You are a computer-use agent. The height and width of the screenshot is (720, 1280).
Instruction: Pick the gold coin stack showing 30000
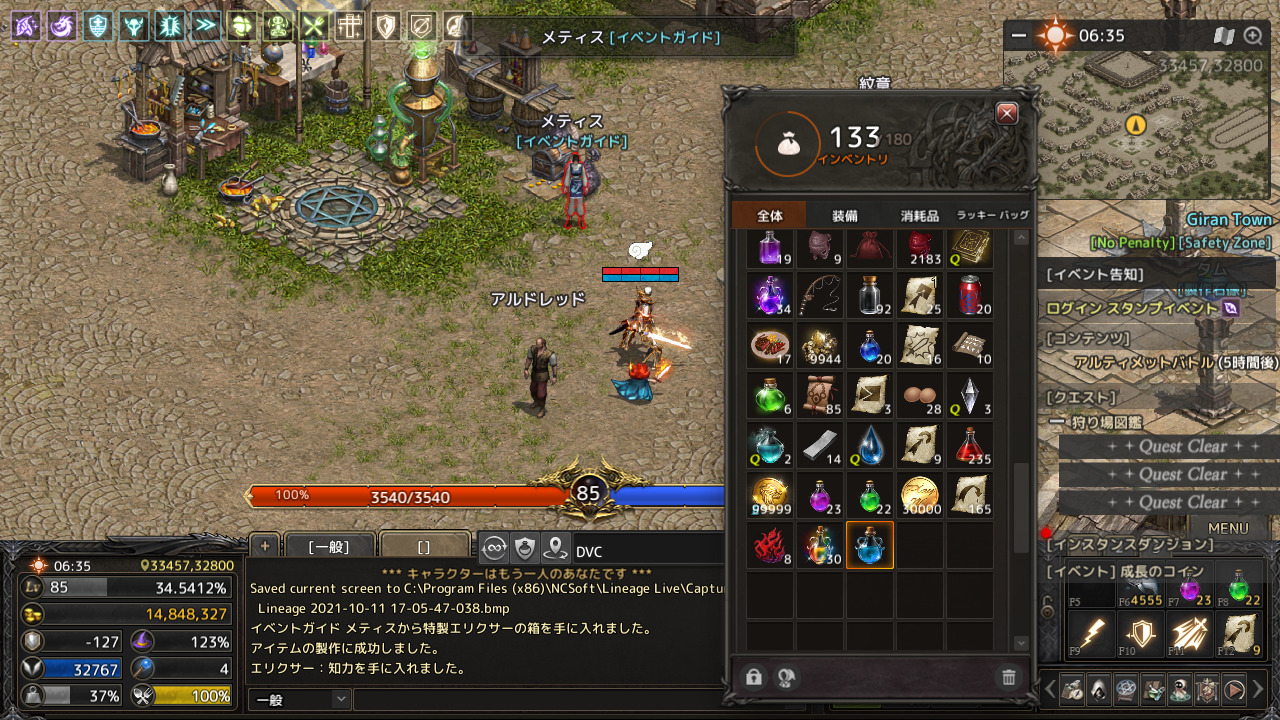(919, 495)
